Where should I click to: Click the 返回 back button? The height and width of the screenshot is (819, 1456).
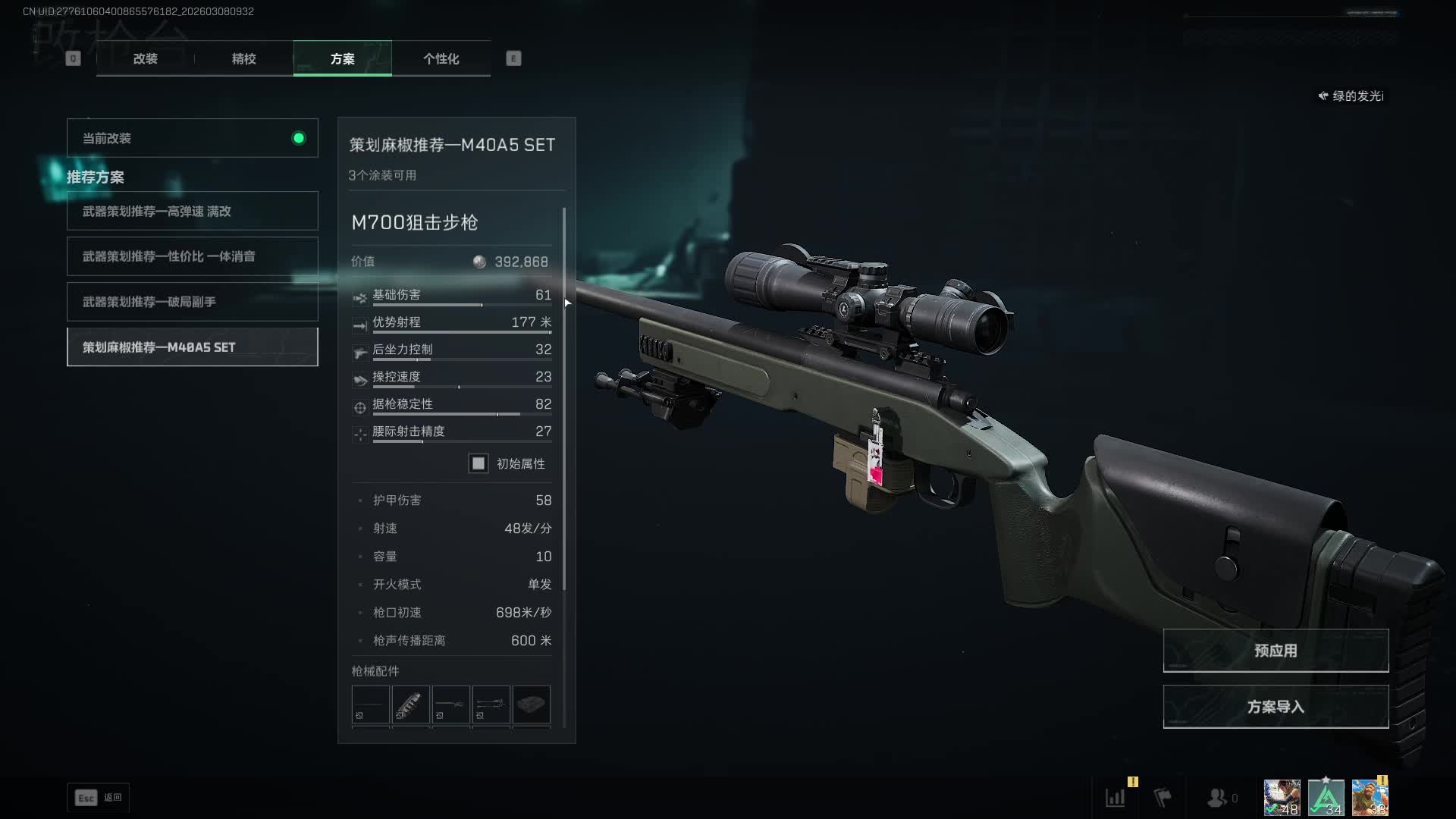click(99, 798)
